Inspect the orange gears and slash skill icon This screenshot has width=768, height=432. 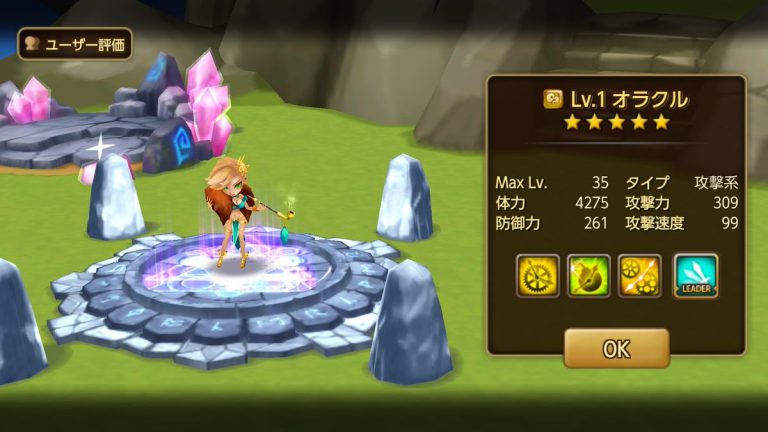(x=640, y=276)
